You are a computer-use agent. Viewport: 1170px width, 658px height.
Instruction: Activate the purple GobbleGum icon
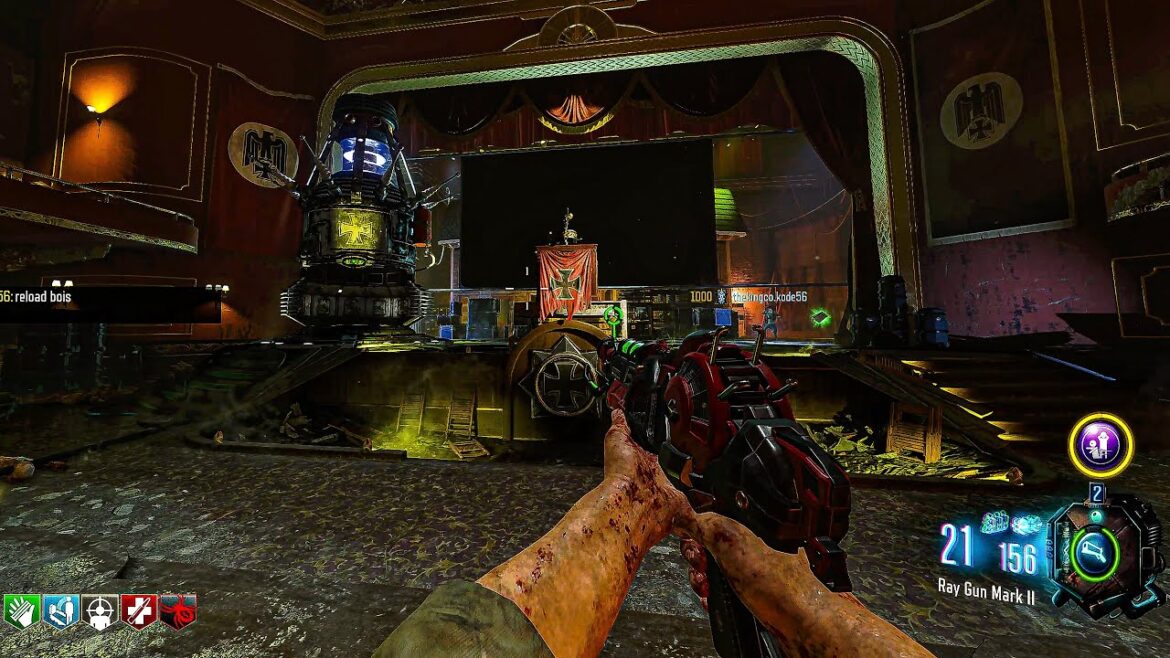point(1100,445)
